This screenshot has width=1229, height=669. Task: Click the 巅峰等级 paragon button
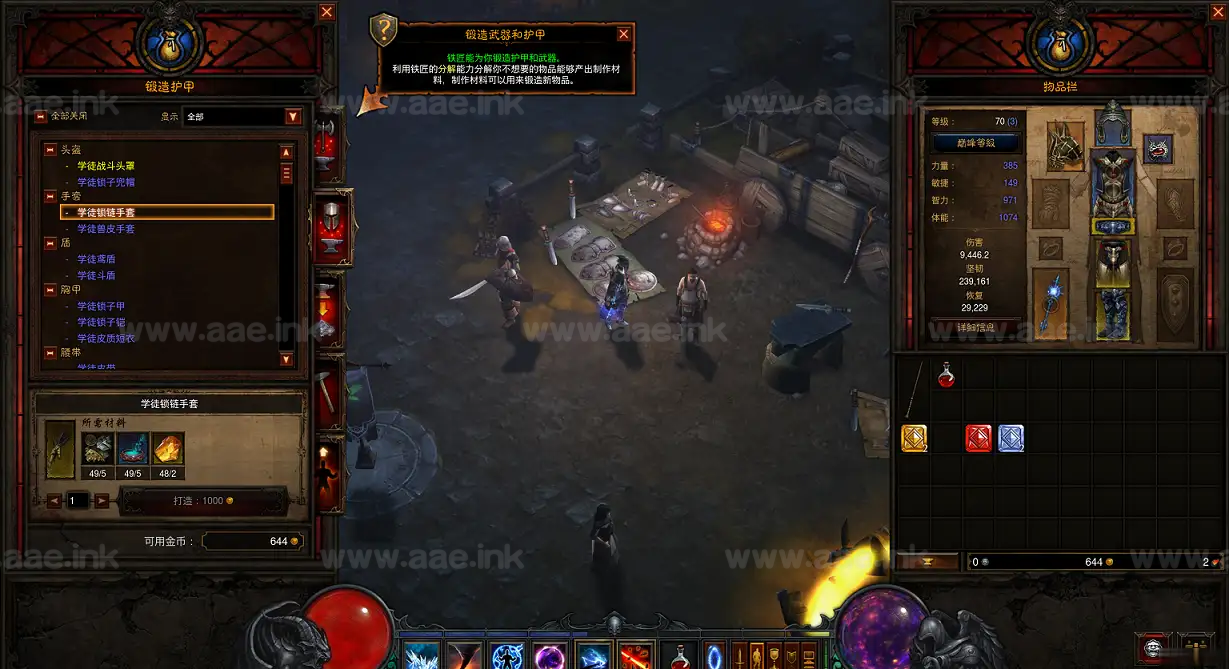click(x=974, y=143)
